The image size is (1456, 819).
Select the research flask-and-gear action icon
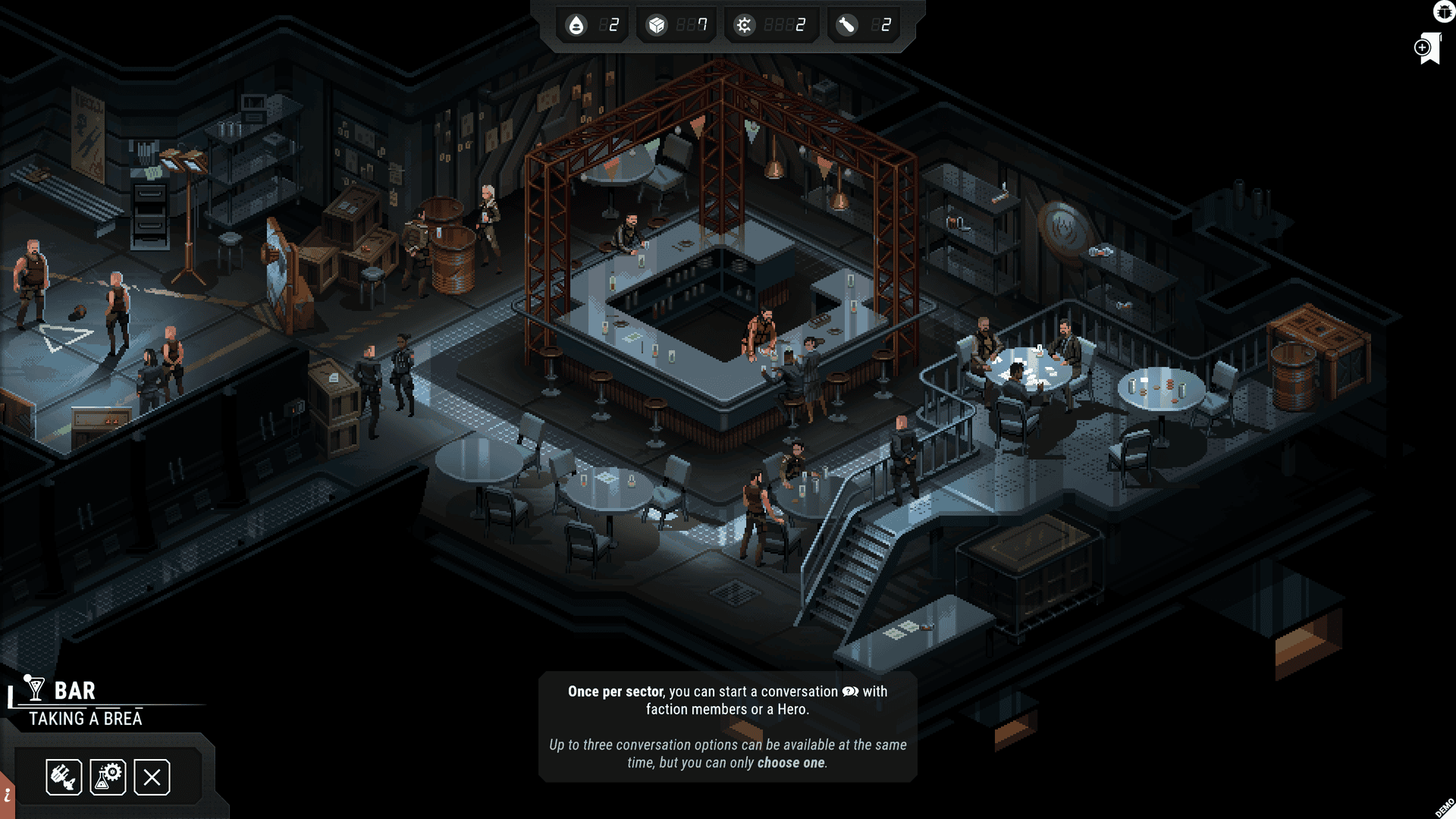[x=108, y=777]
